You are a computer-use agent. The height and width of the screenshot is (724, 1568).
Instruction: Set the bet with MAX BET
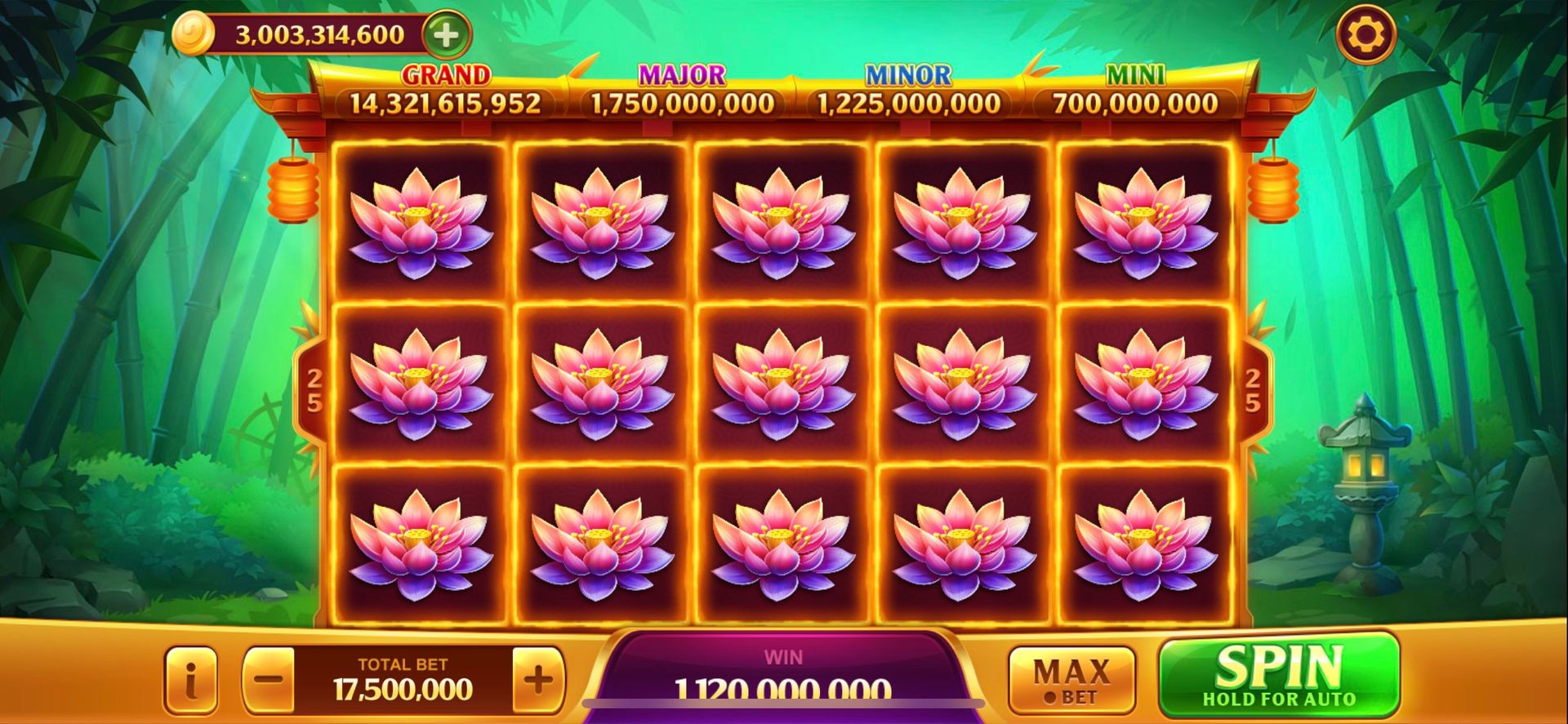(x=1071, y=680)
